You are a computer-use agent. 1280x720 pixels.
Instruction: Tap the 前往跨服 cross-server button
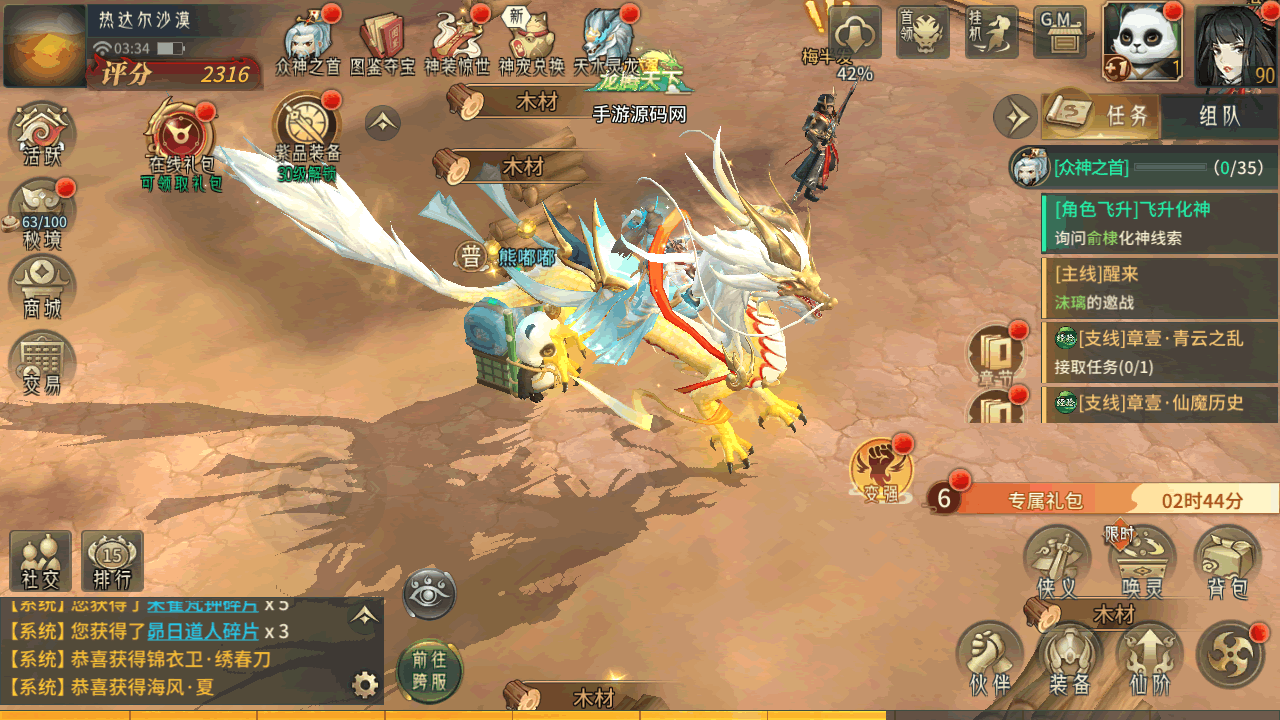[x=430, y=670]
